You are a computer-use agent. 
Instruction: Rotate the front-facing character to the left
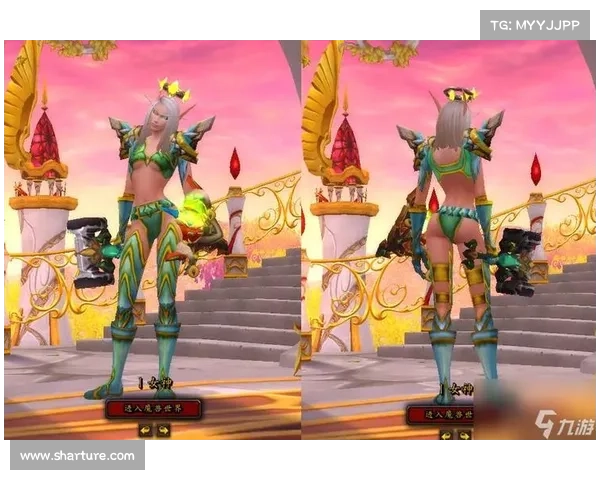tap(144, 430)
